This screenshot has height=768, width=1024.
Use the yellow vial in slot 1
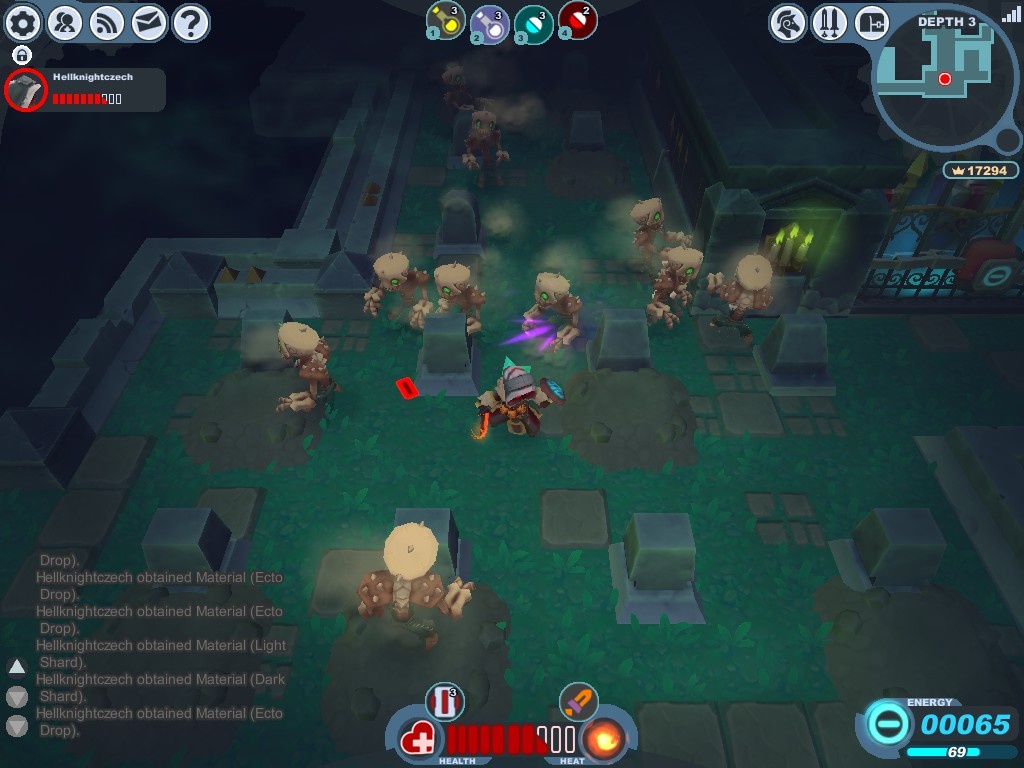(446, 21)
